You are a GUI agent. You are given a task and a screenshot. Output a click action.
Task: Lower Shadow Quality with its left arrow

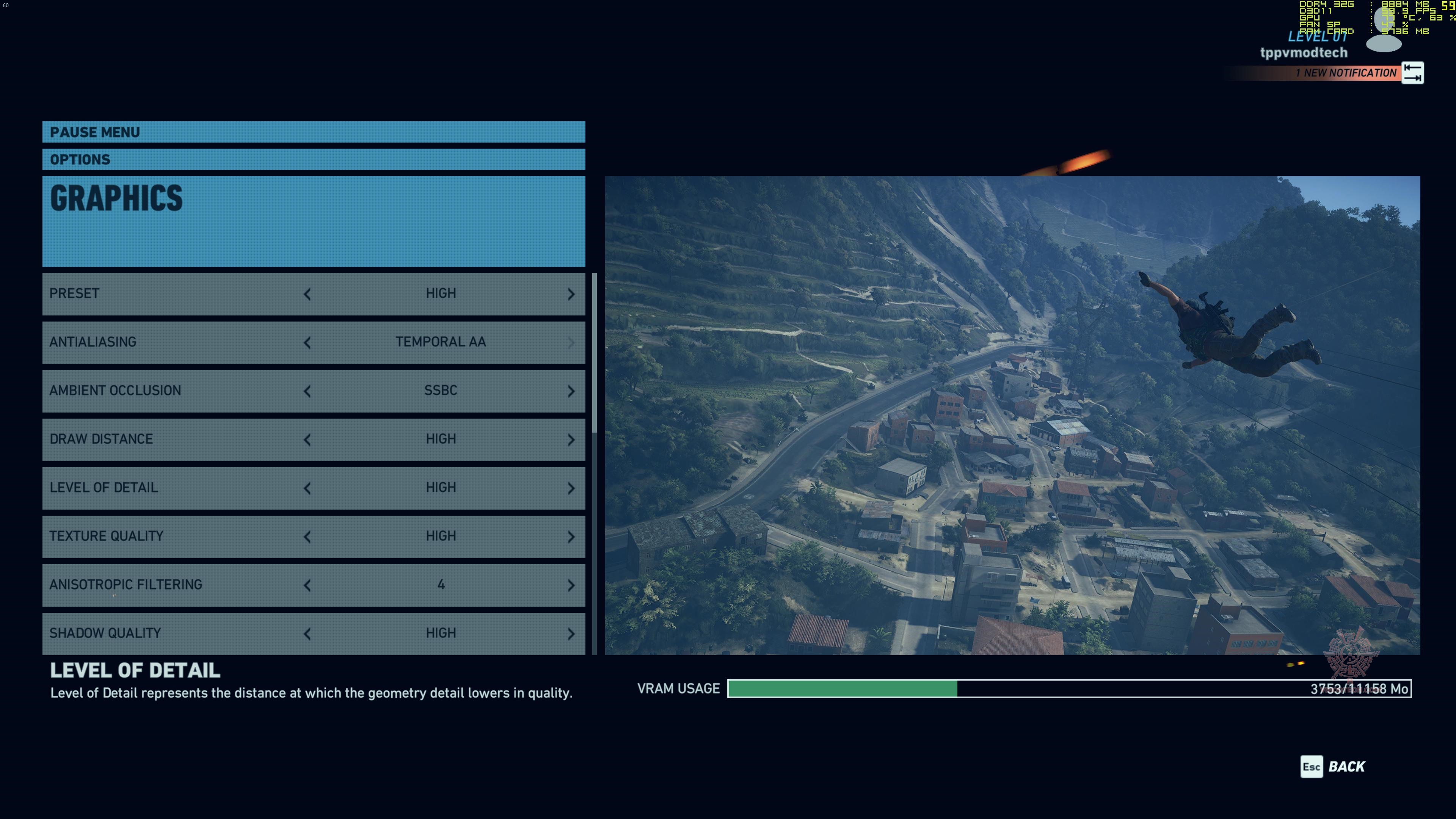(x=307, y=634)
